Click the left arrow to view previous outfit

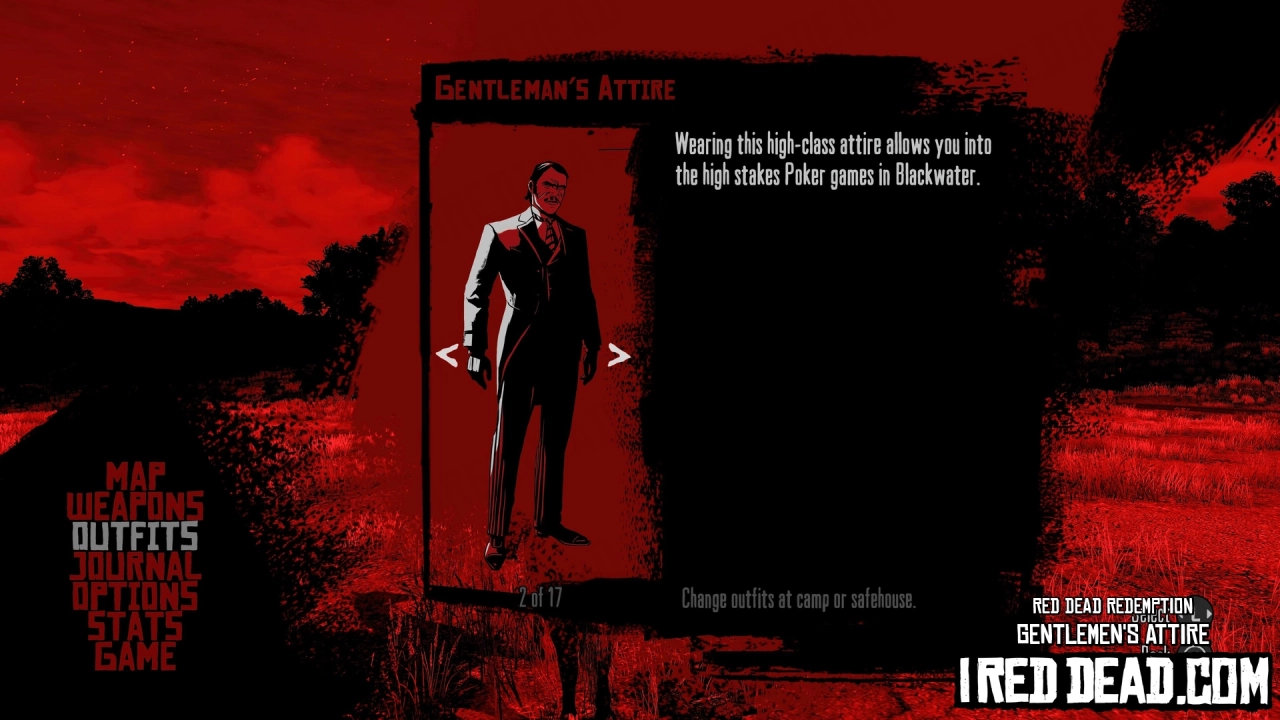tap(447, 354)
